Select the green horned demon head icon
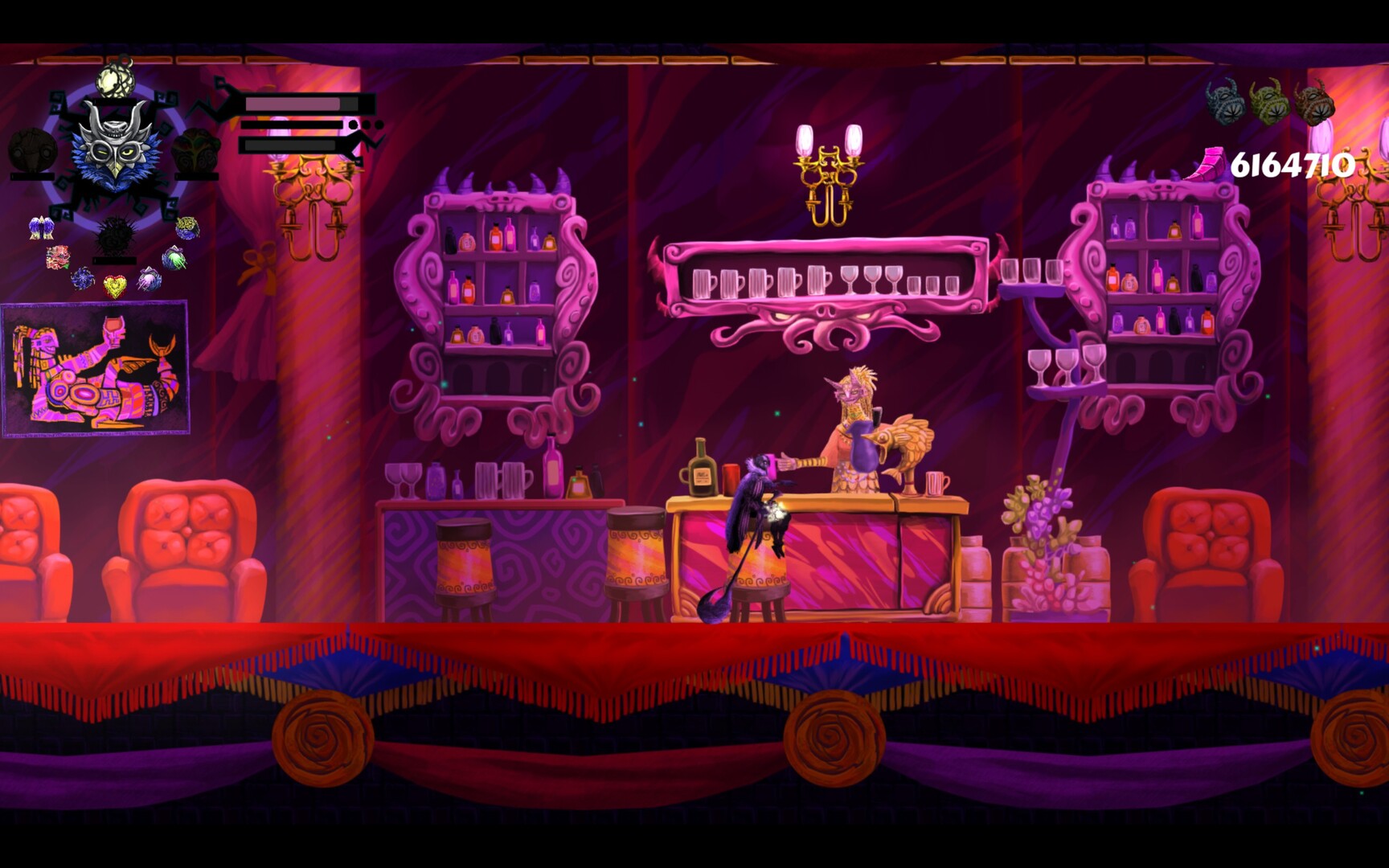This screenshot has width=1389, height=868. click(1269, 101)
